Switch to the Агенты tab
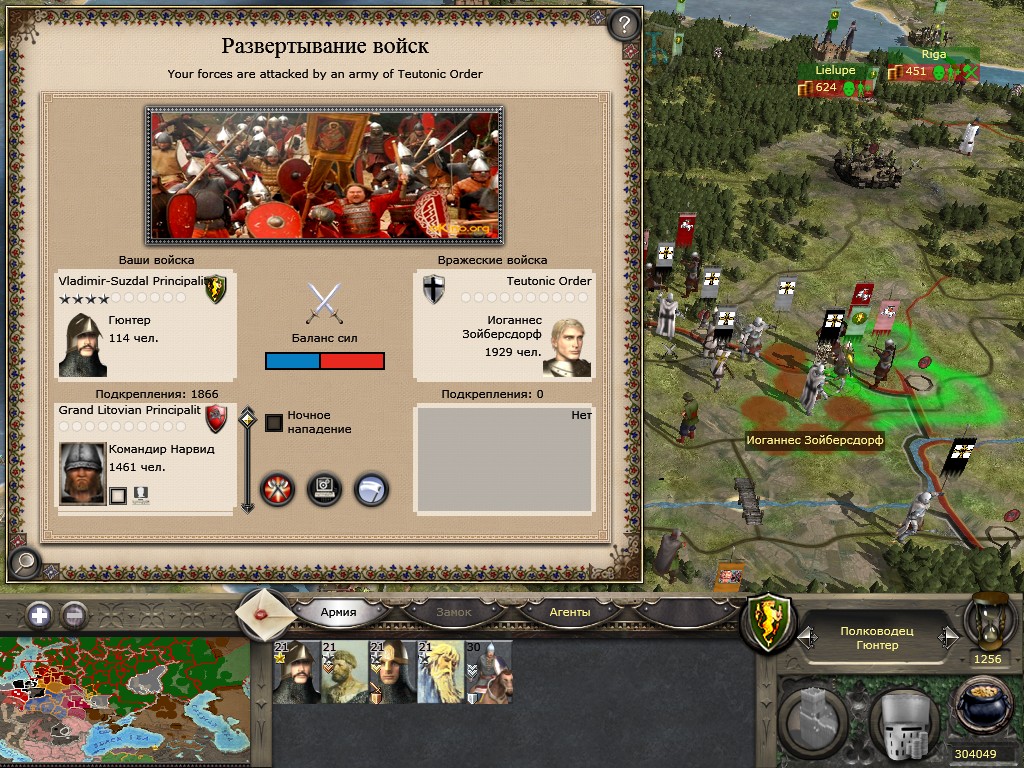The height and width of the screenshot is (768, 1024). coord(570,612)
